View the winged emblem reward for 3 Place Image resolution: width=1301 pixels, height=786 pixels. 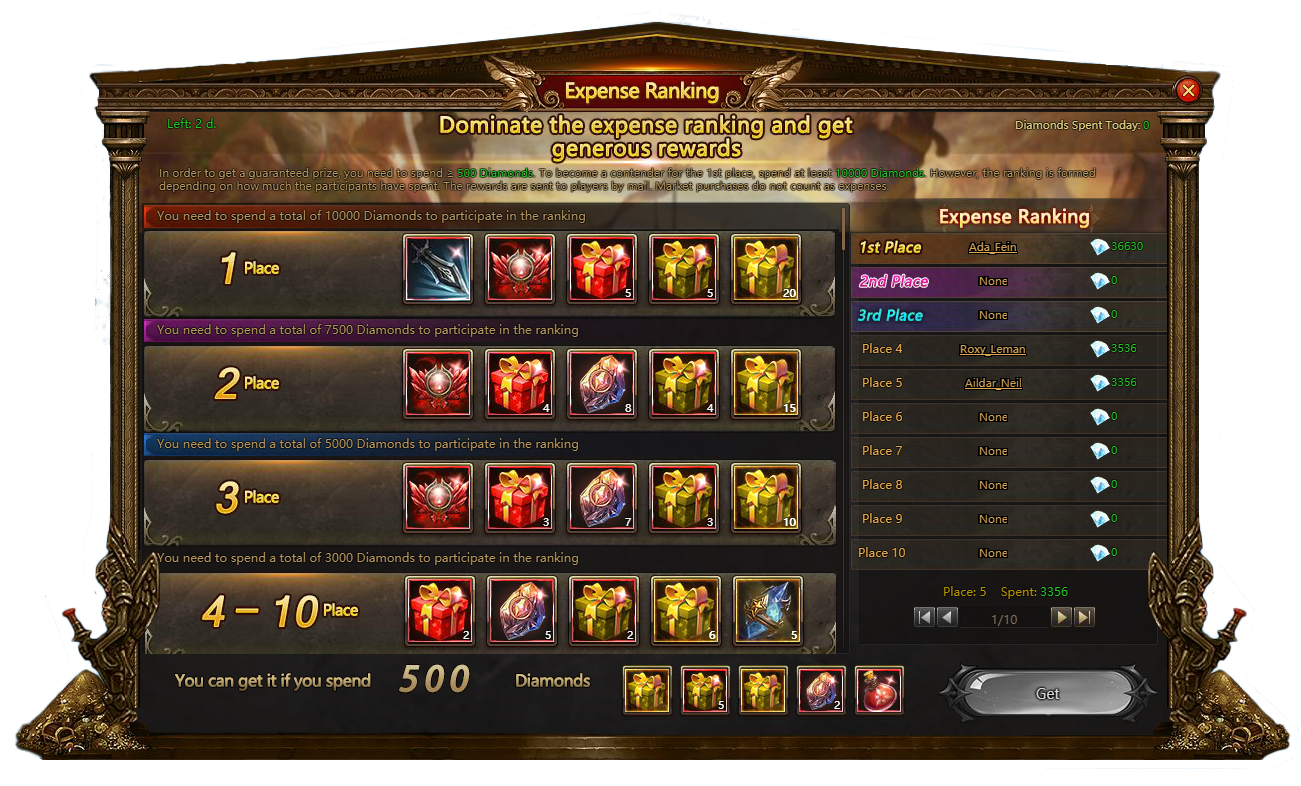pos(438,497)
